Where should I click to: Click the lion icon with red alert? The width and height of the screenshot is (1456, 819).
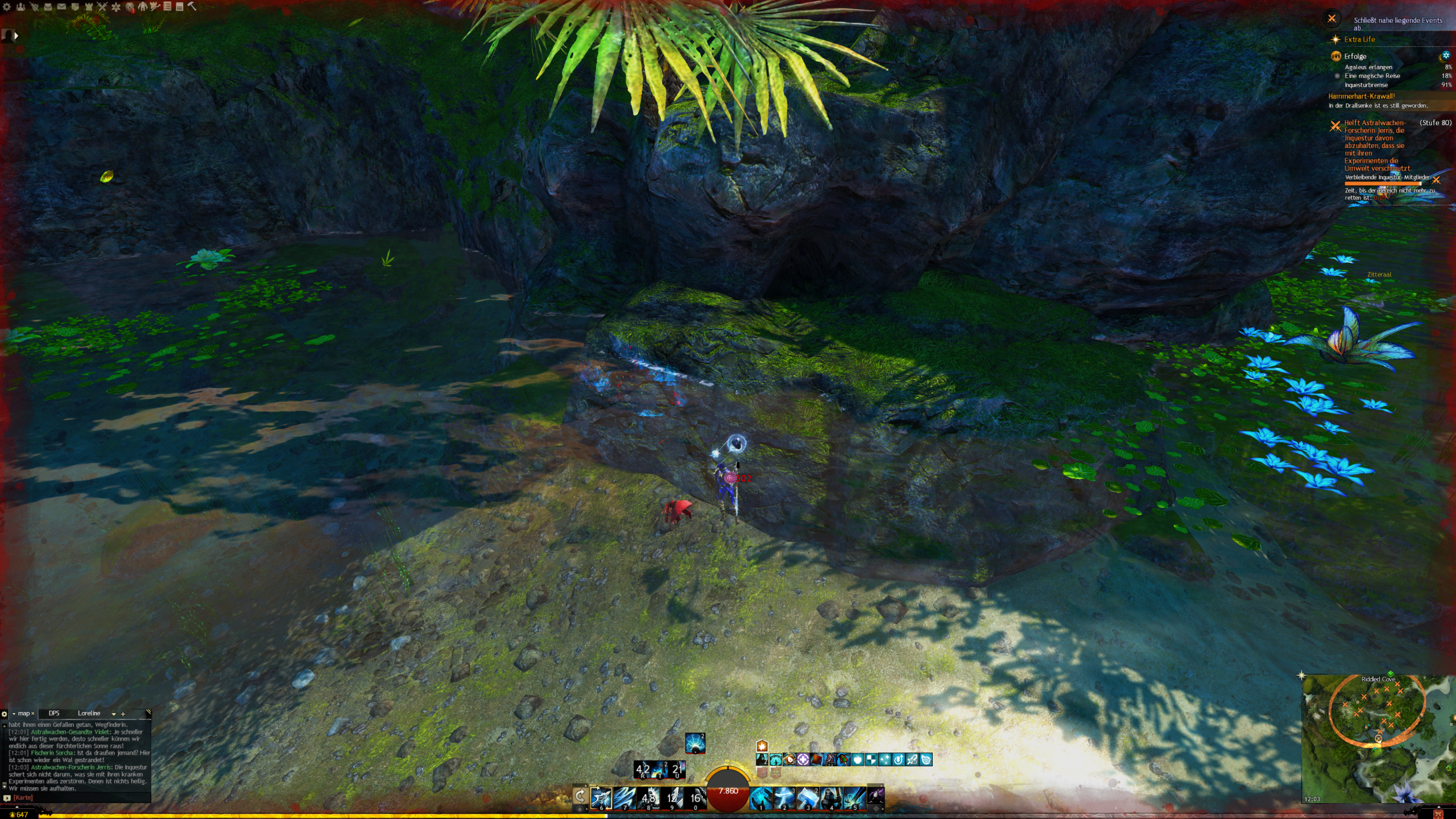tap(130, 7)
